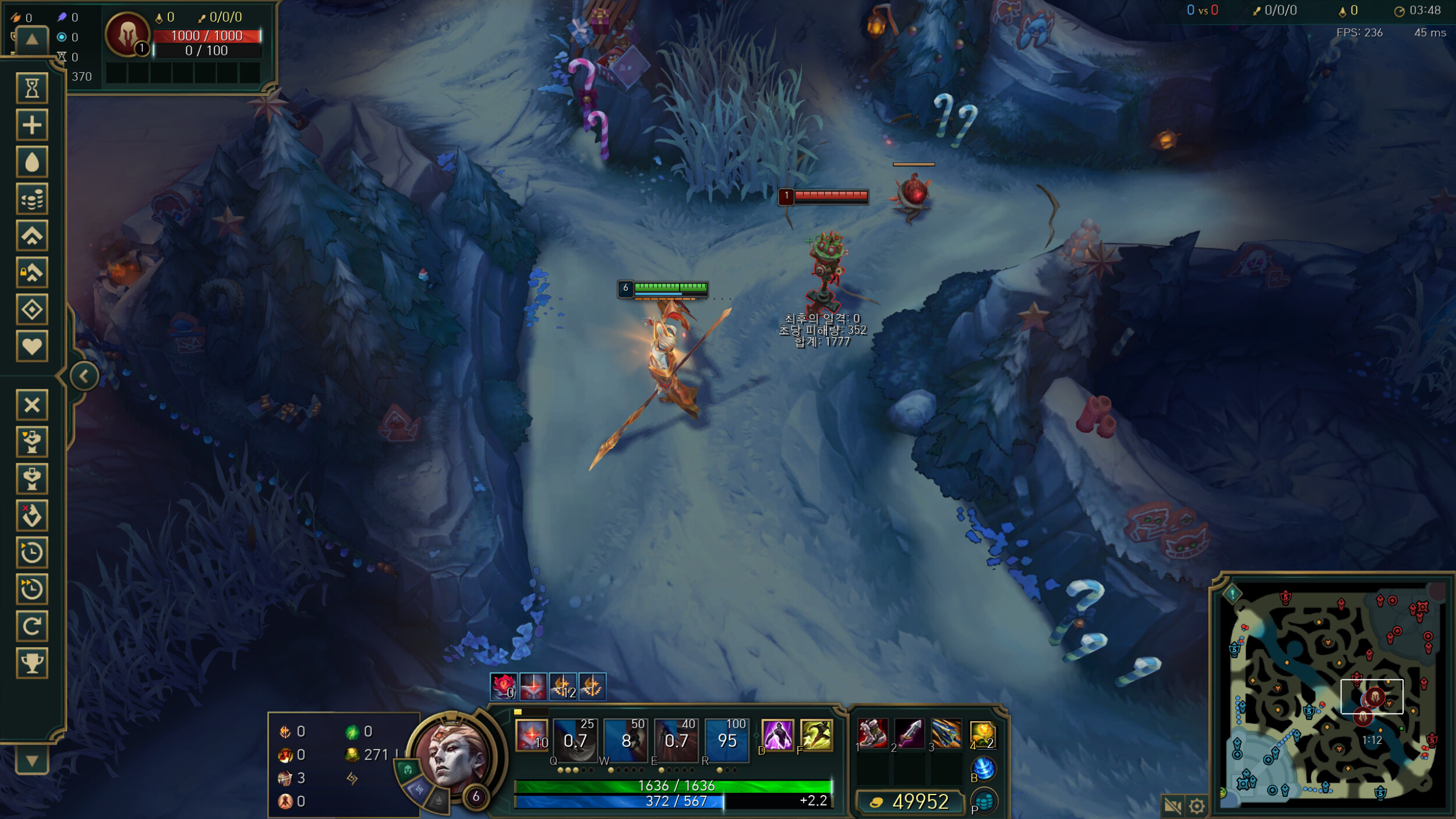The image size is (1456, 819).
Task: Click the circular arrow reset button
Action: (32, 626)
